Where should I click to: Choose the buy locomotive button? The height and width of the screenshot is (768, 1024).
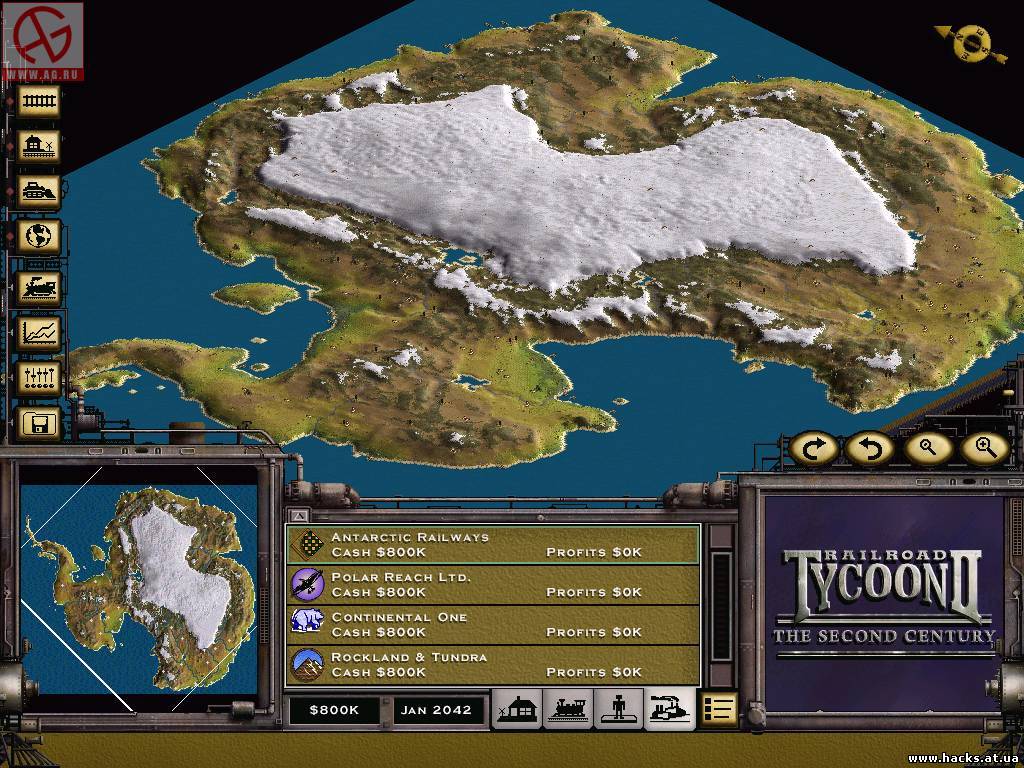tap(40, 287)
